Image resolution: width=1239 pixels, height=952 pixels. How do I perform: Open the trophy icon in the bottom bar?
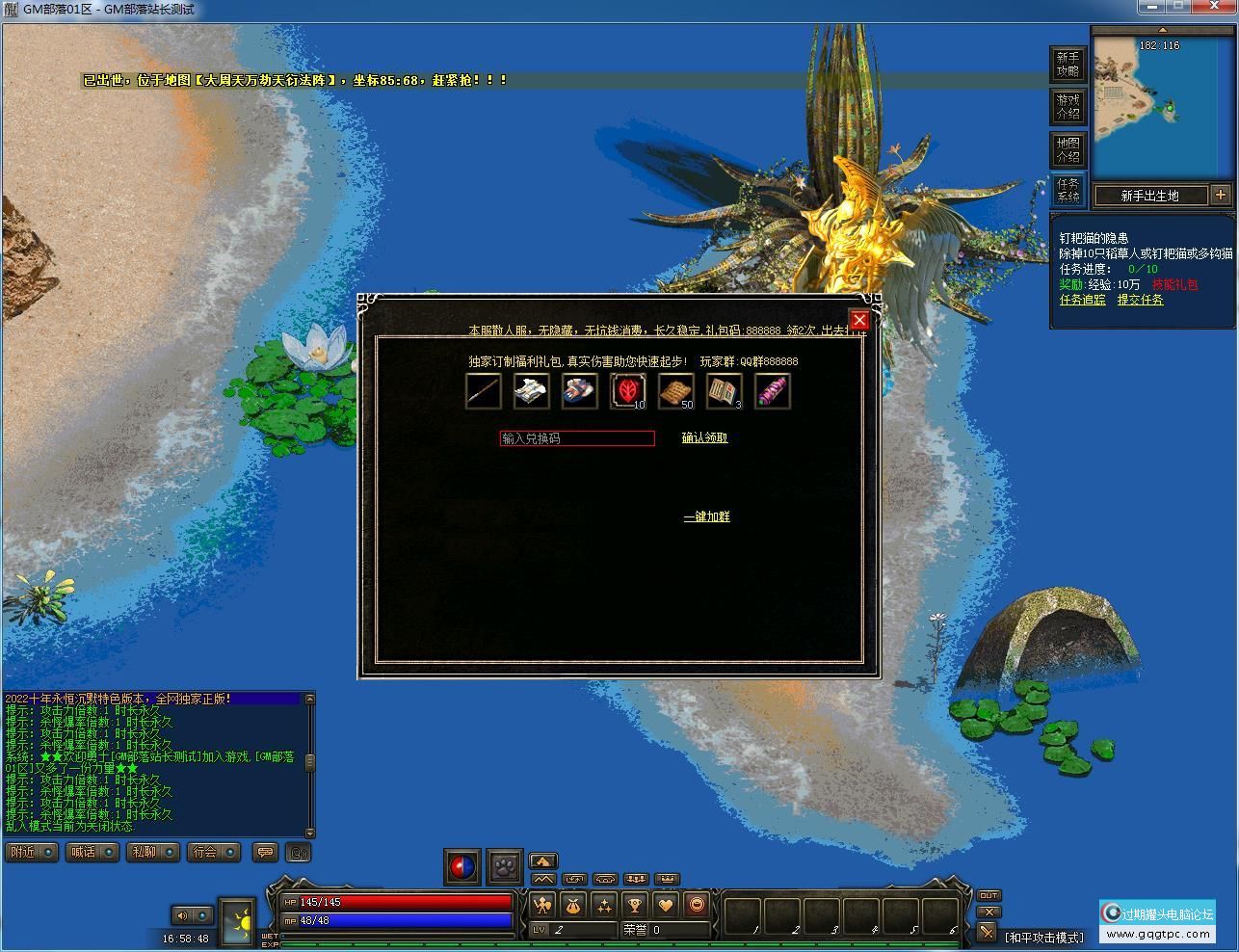[x=634, y=905]
